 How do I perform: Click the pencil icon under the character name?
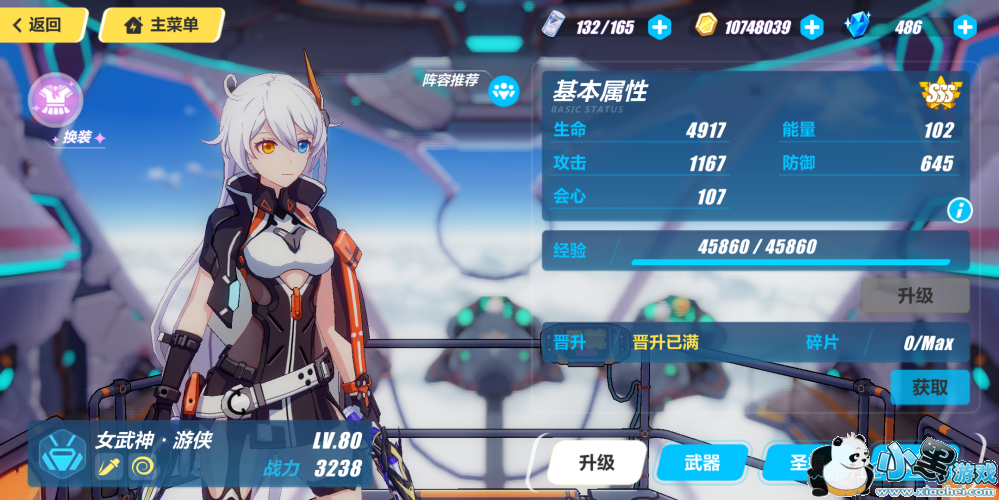point(109,466)
